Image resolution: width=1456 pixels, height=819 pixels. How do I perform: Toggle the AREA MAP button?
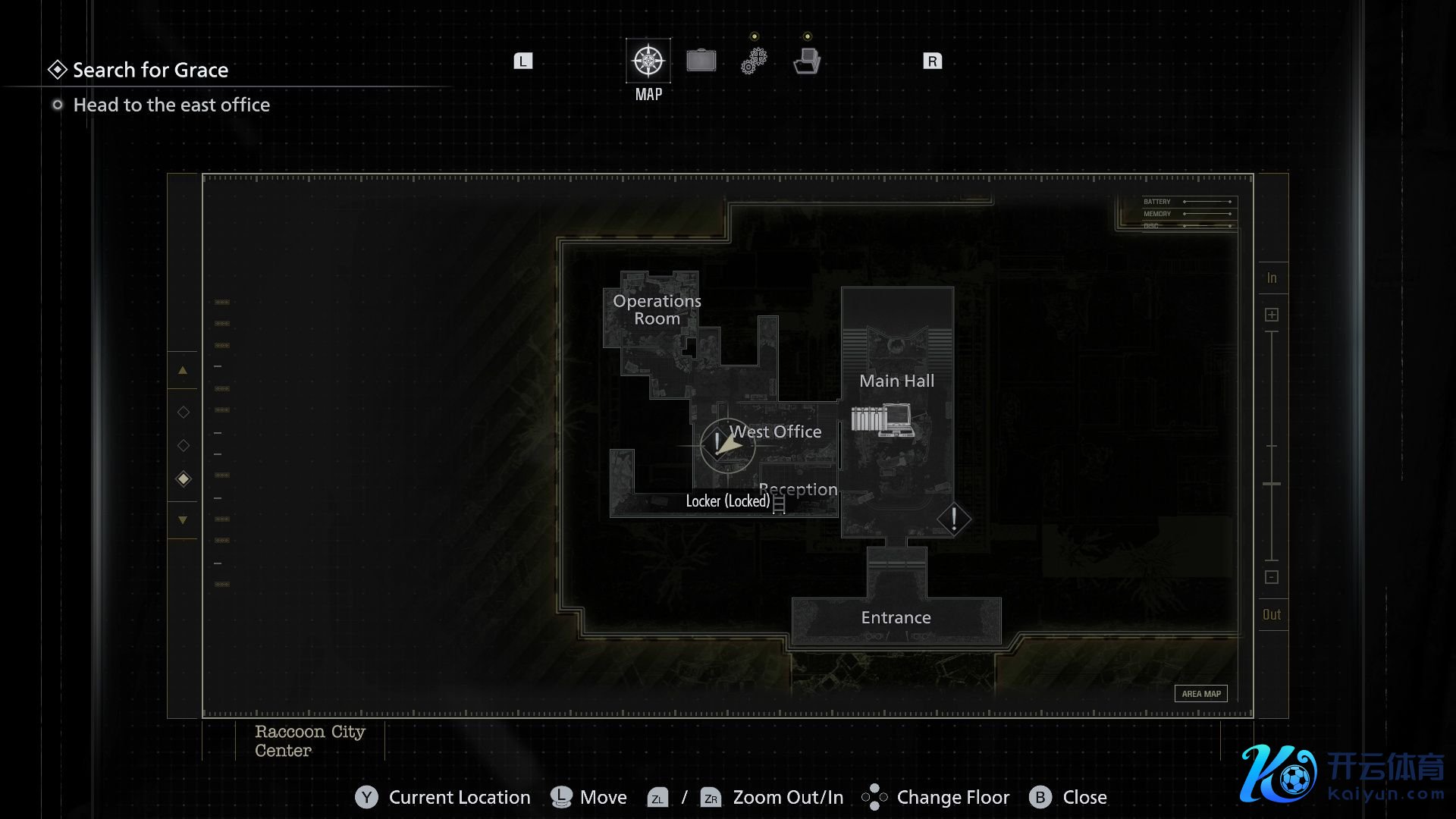1201,694
